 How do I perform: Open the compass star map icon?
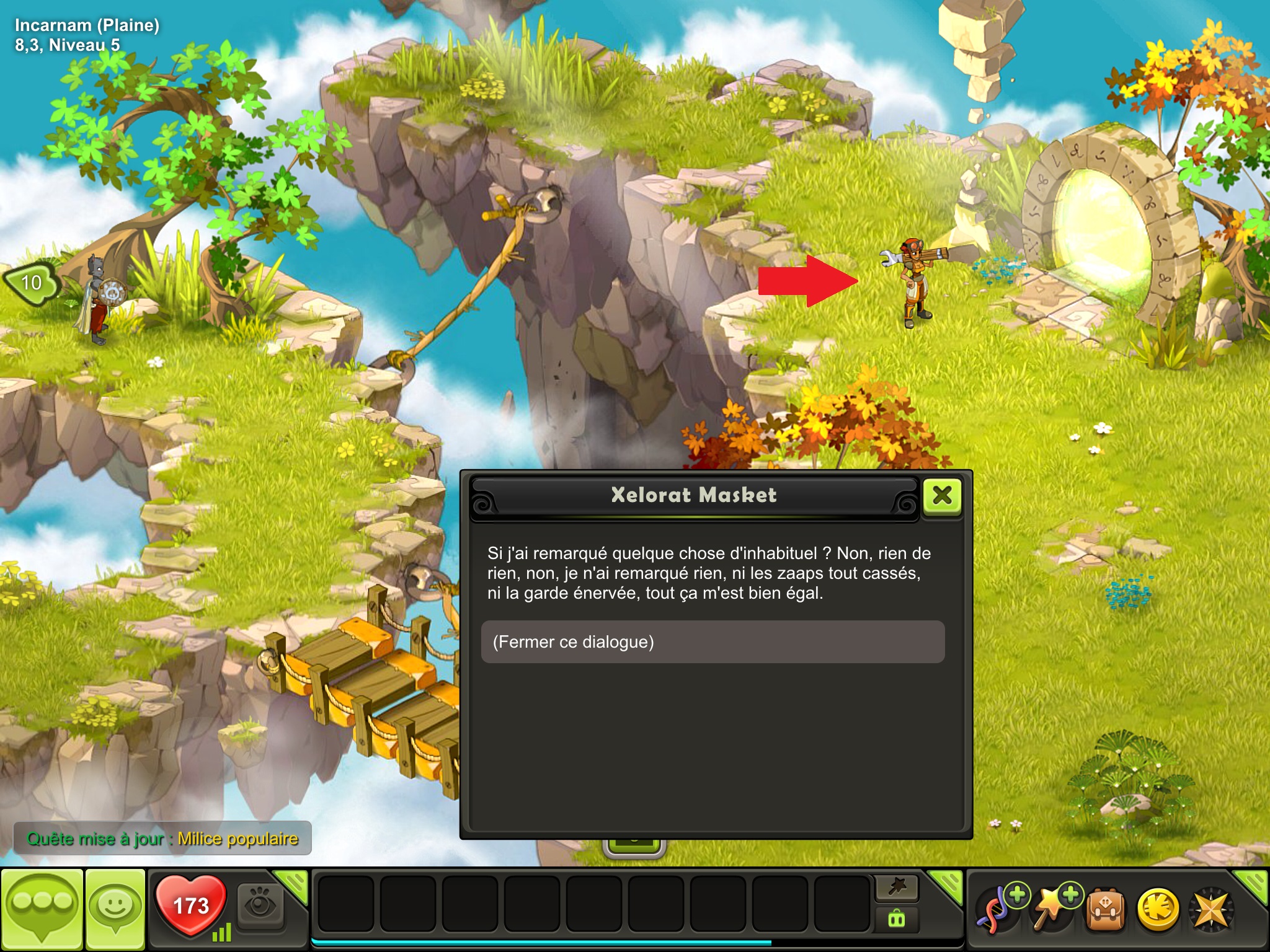[1210, 910]
